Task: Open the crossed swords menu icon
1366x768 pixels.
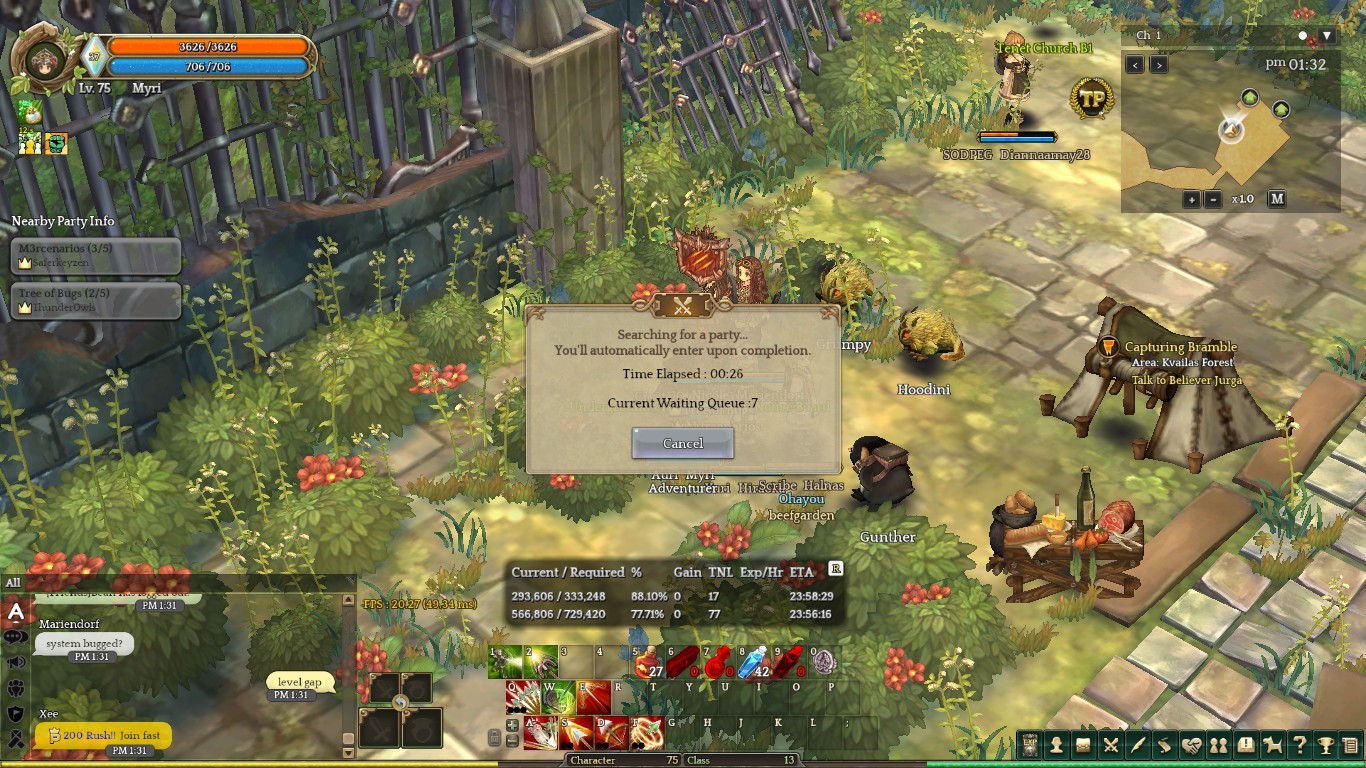Action: tap(1110, 745)
